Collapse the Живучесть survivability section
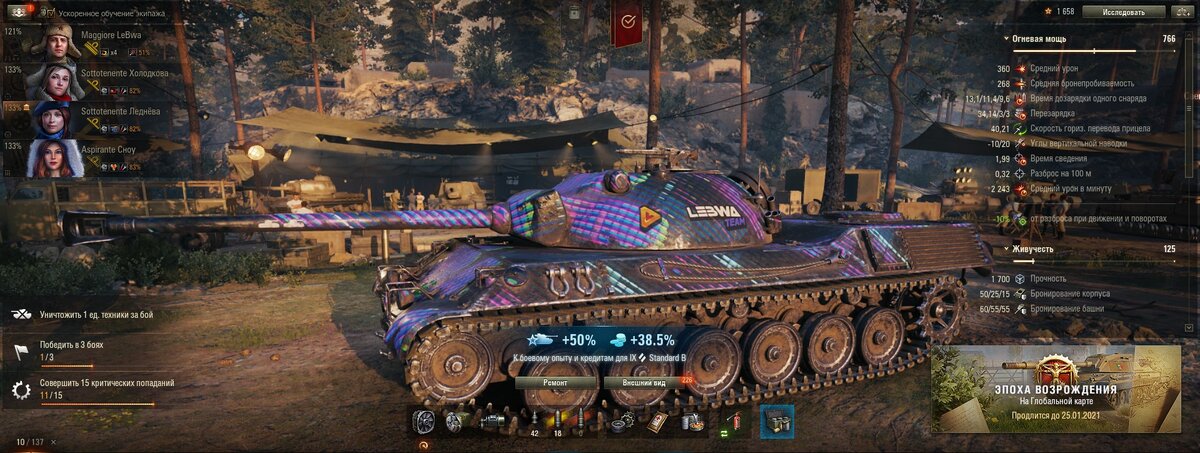Viewport: 1200px width, 453px height. click(1005, 248)
